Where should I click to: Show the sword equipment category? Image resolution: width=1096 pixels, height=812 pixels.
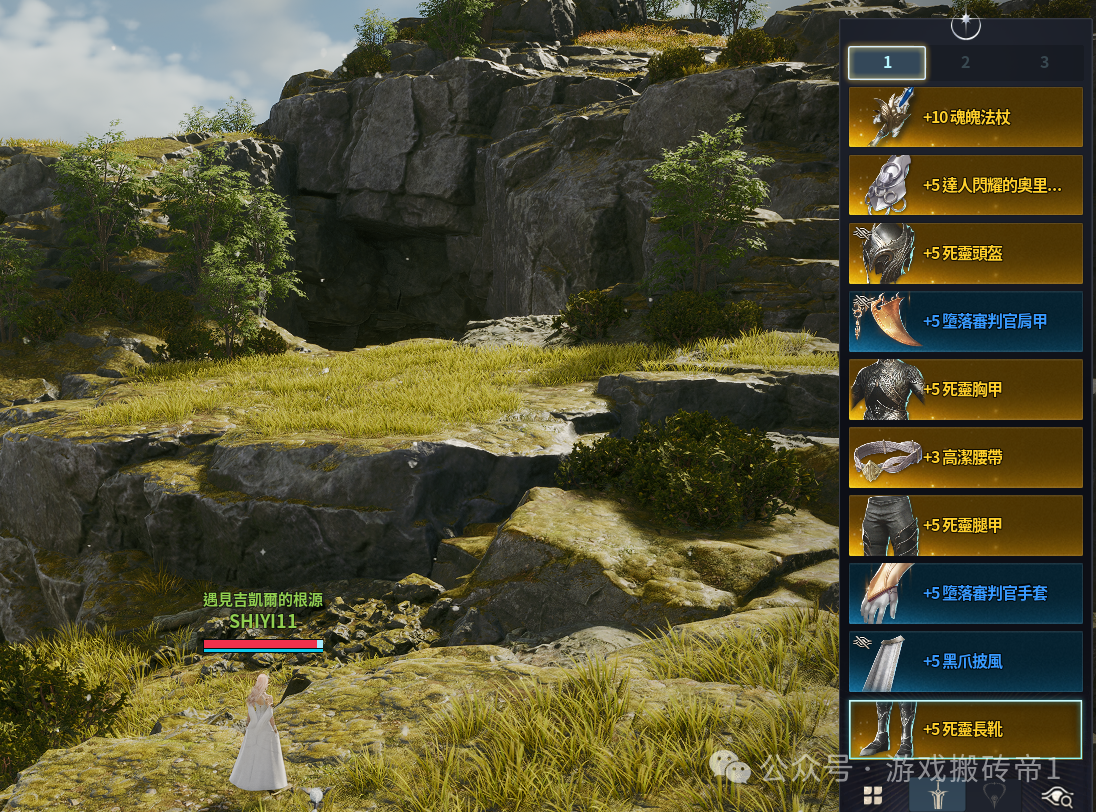point(936,795)
